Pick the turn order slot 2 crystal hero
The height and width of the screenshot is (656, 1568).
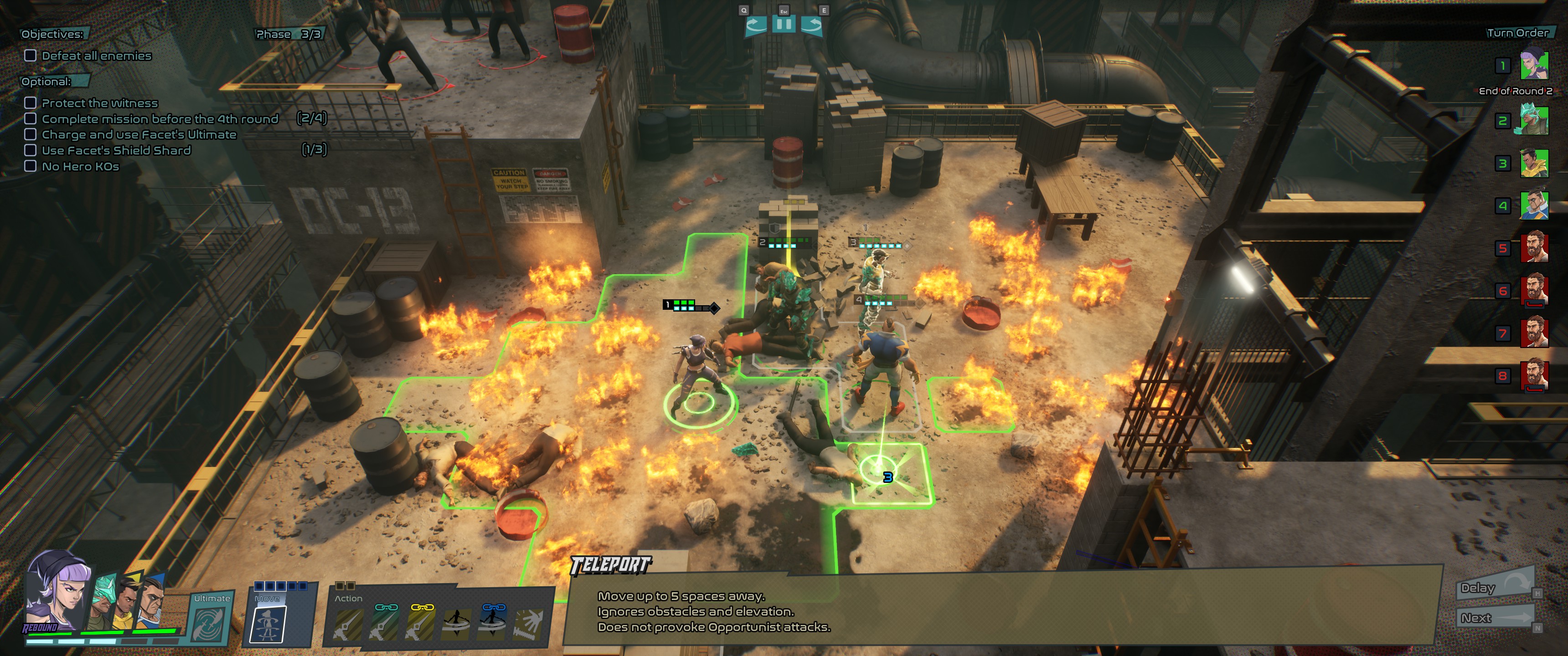[1534, 120]
